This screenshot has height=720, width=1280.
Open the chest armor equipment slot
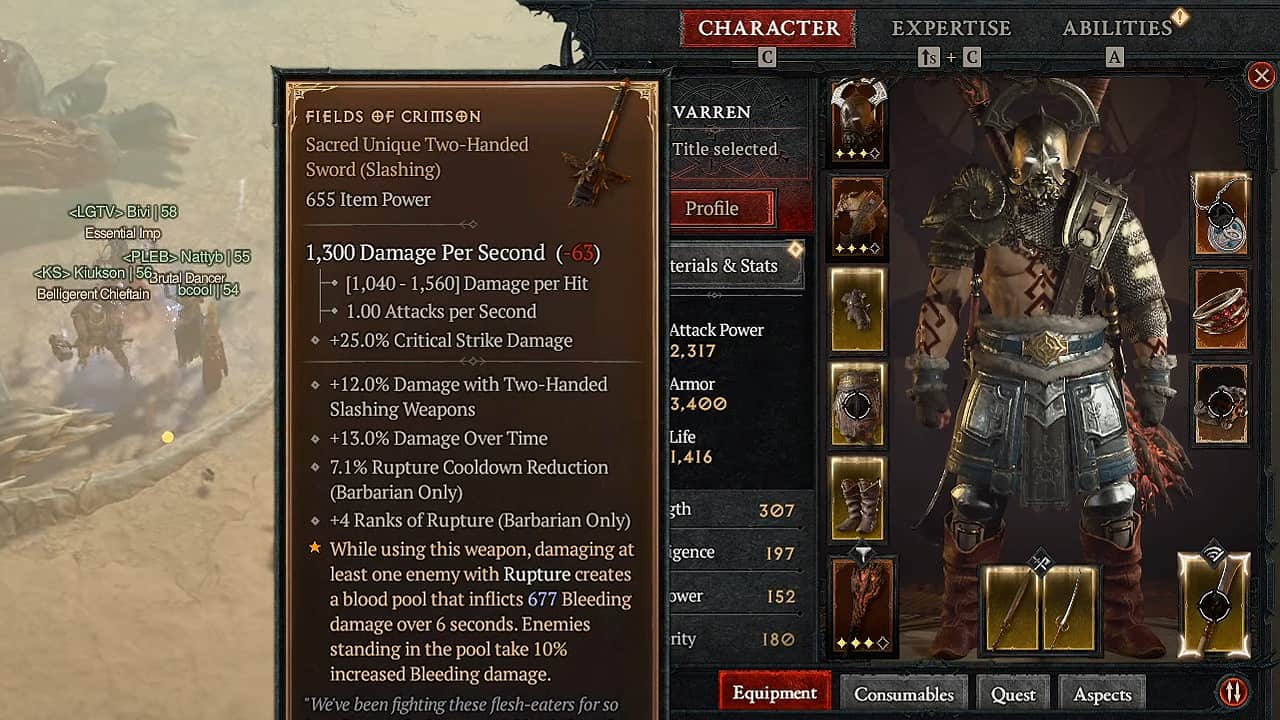point(857,215)
